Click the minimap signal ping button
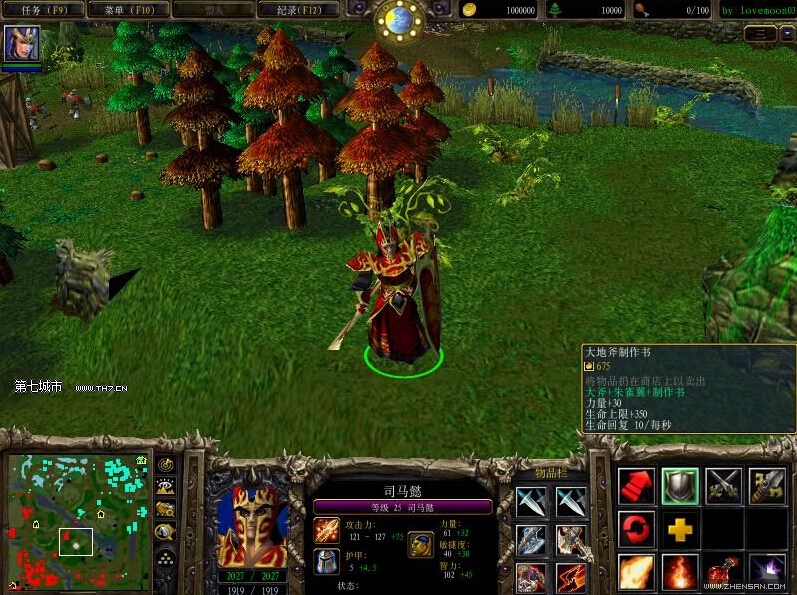The width and height of the screenshot is (797, 595). click(x=166, y=465)
